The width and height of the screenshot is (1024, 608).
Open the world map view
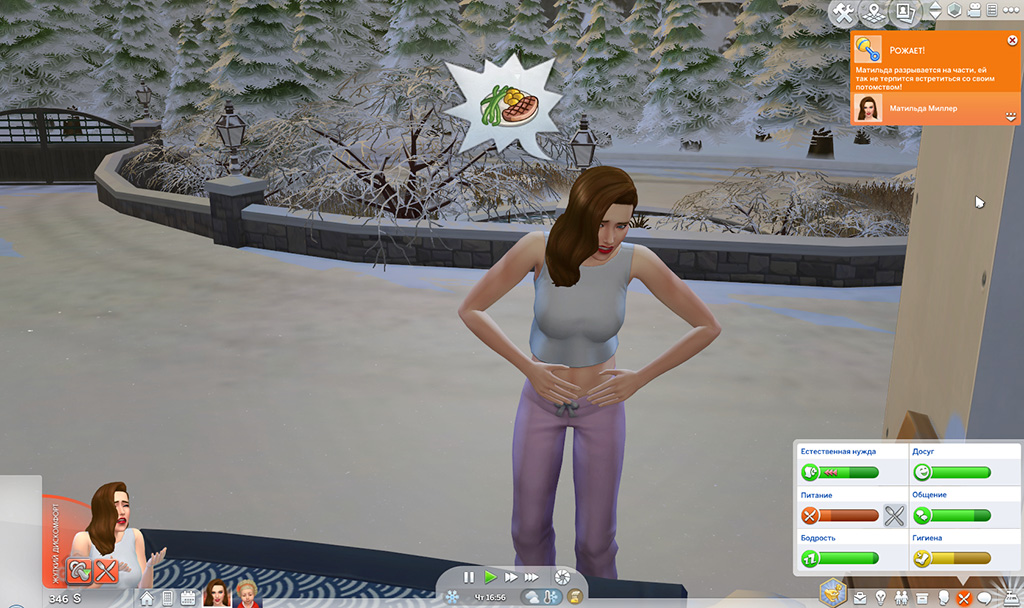[874, 11]
